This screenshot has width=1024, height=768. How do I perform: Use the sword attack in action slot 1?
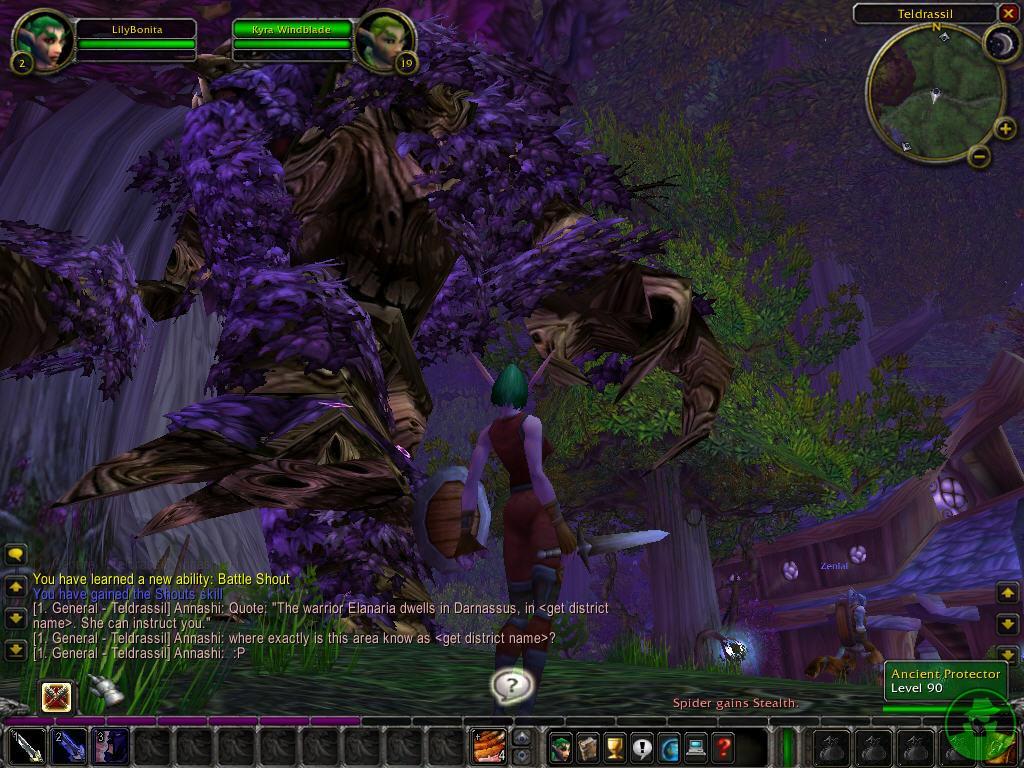click(x=27, y=747)
